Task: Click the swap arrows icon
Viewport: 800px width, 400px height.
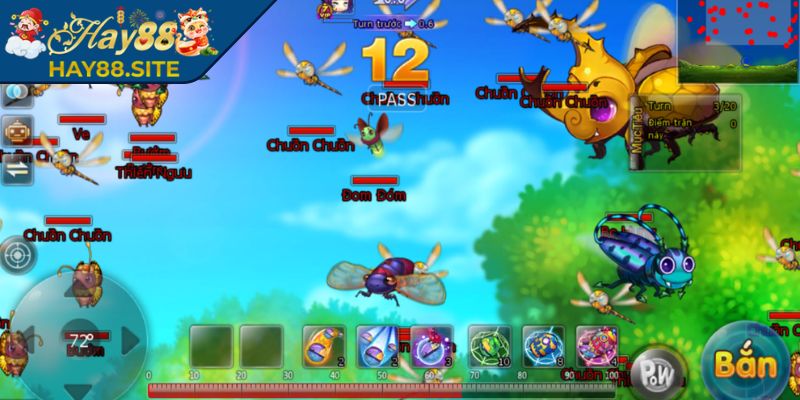Action: (17, 168)
